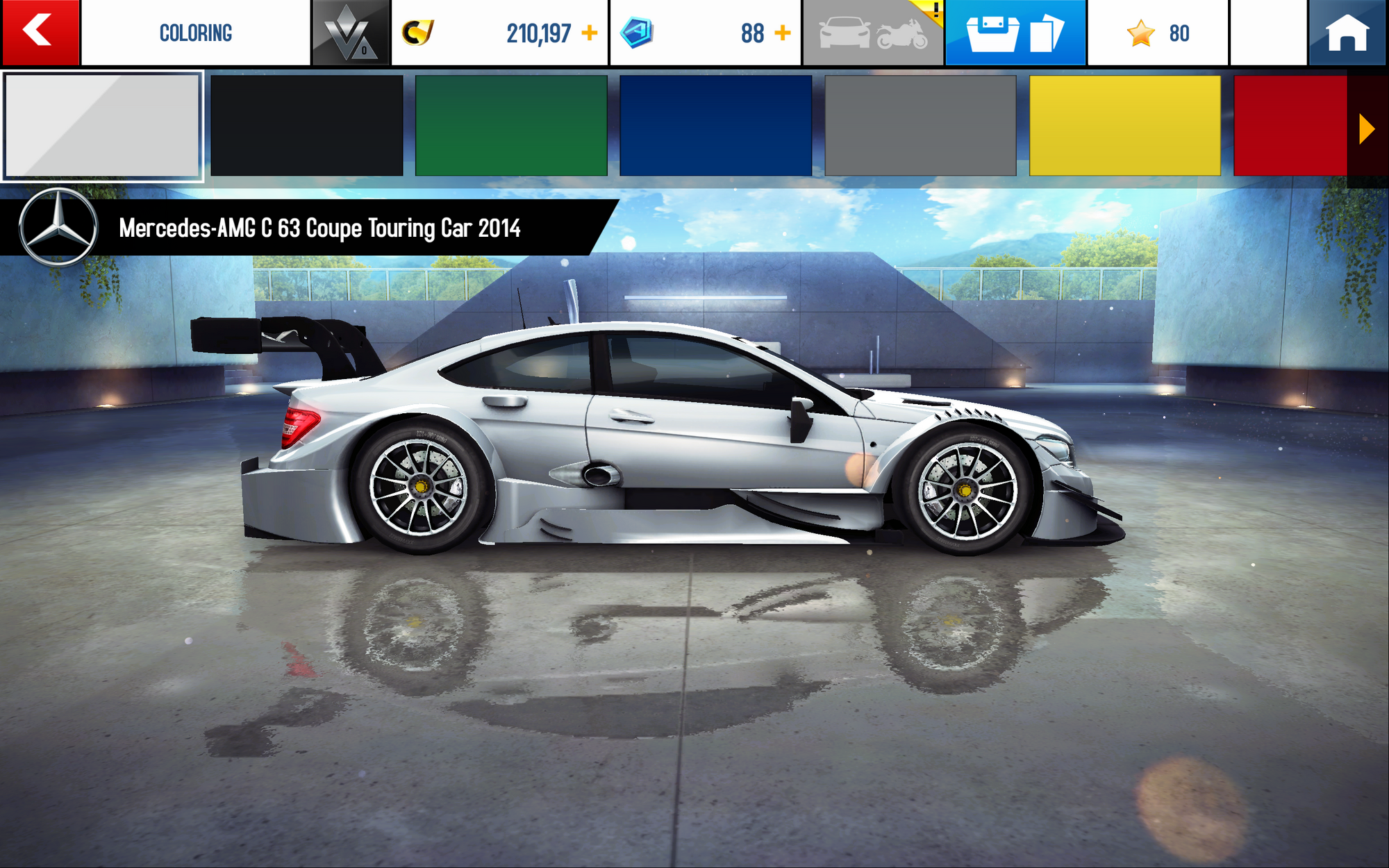Pick the green paint color swatch
Image resolution: width=1389 pixels, height=868 pixels.
click(511, 126)
